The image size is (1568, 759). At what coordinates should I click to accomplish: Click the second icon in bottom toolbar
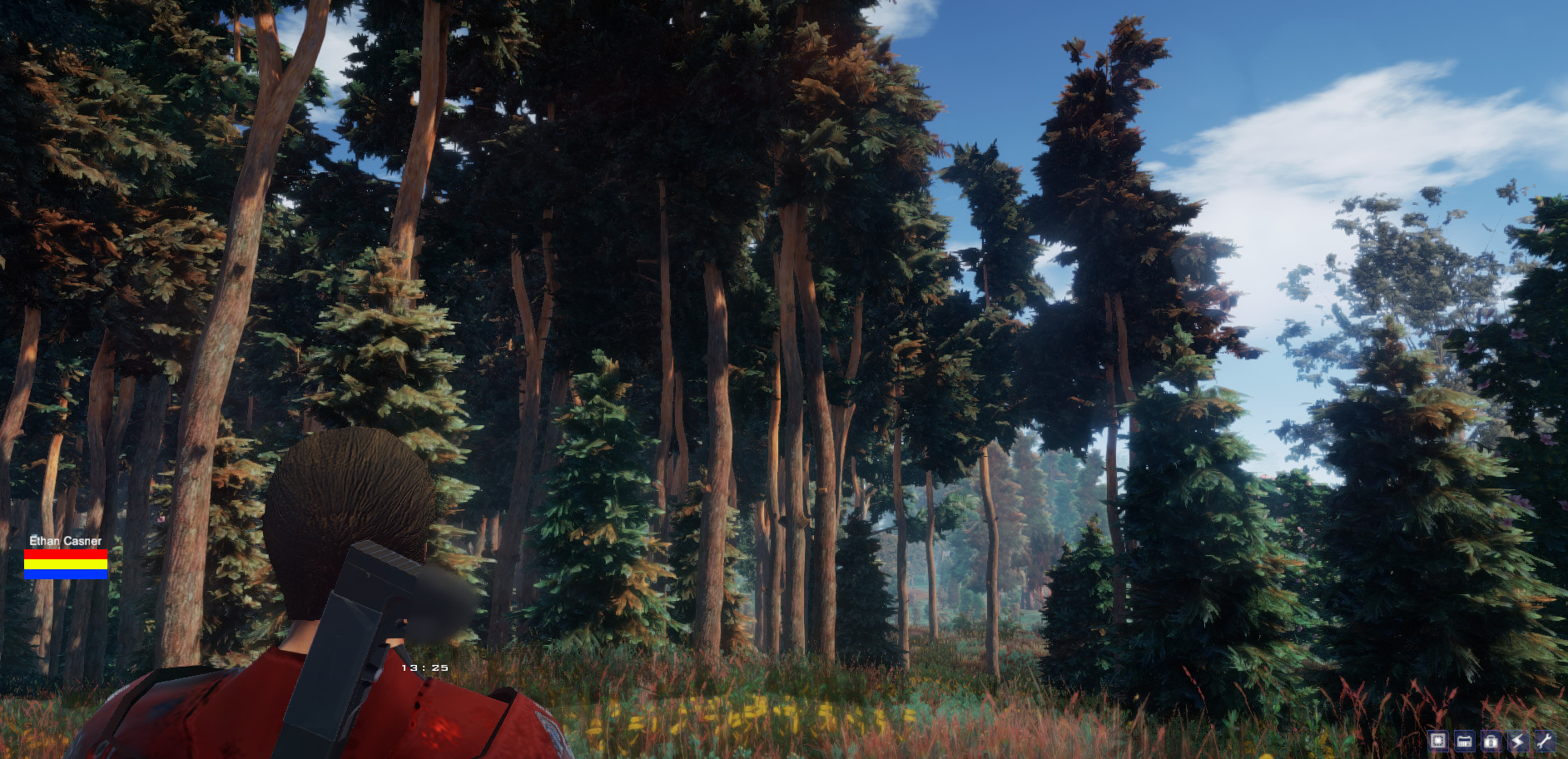(1466, 741)
